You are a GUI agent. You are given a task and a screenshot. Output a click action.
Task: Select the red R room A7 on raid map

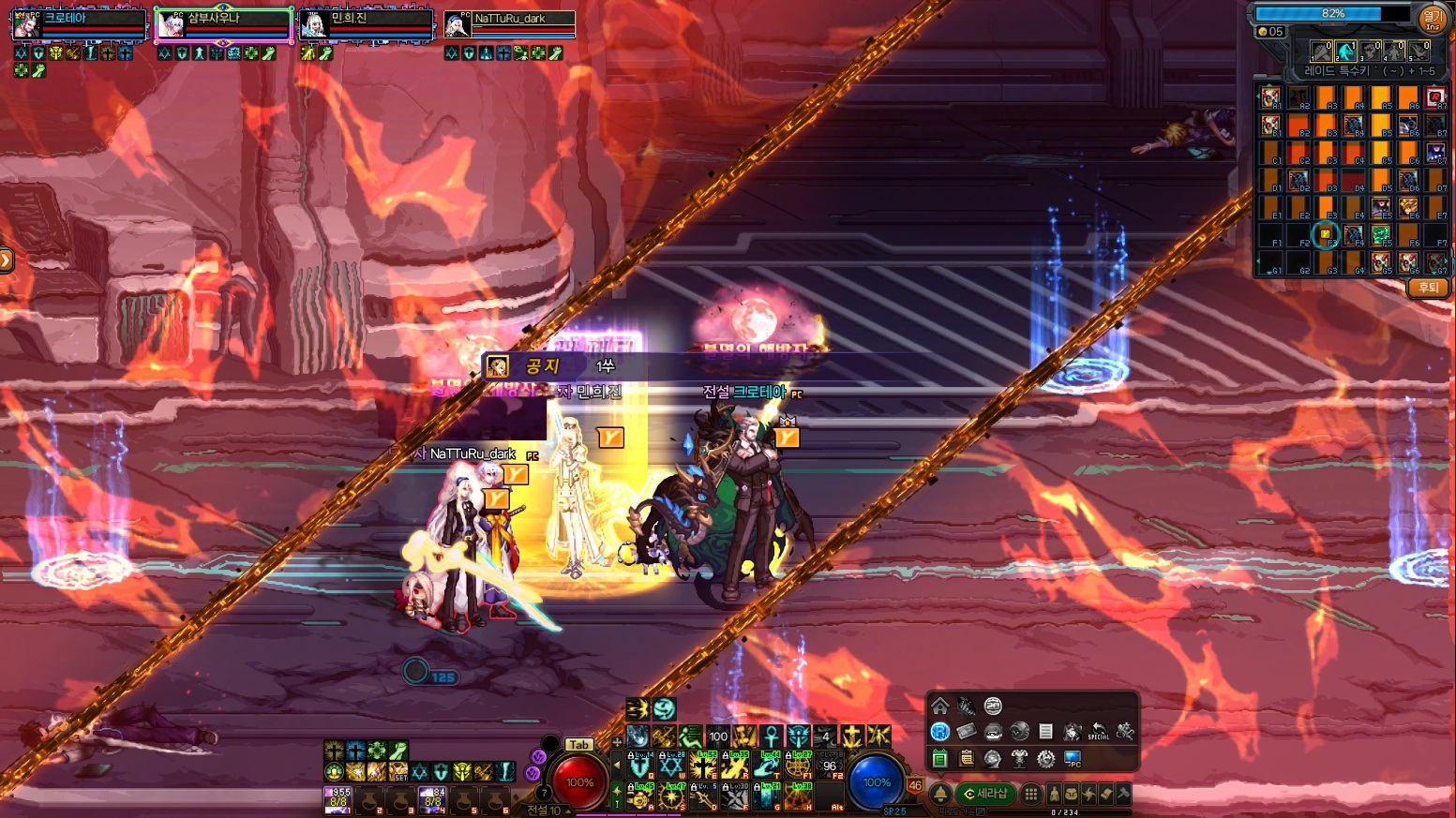point(1435,97)
